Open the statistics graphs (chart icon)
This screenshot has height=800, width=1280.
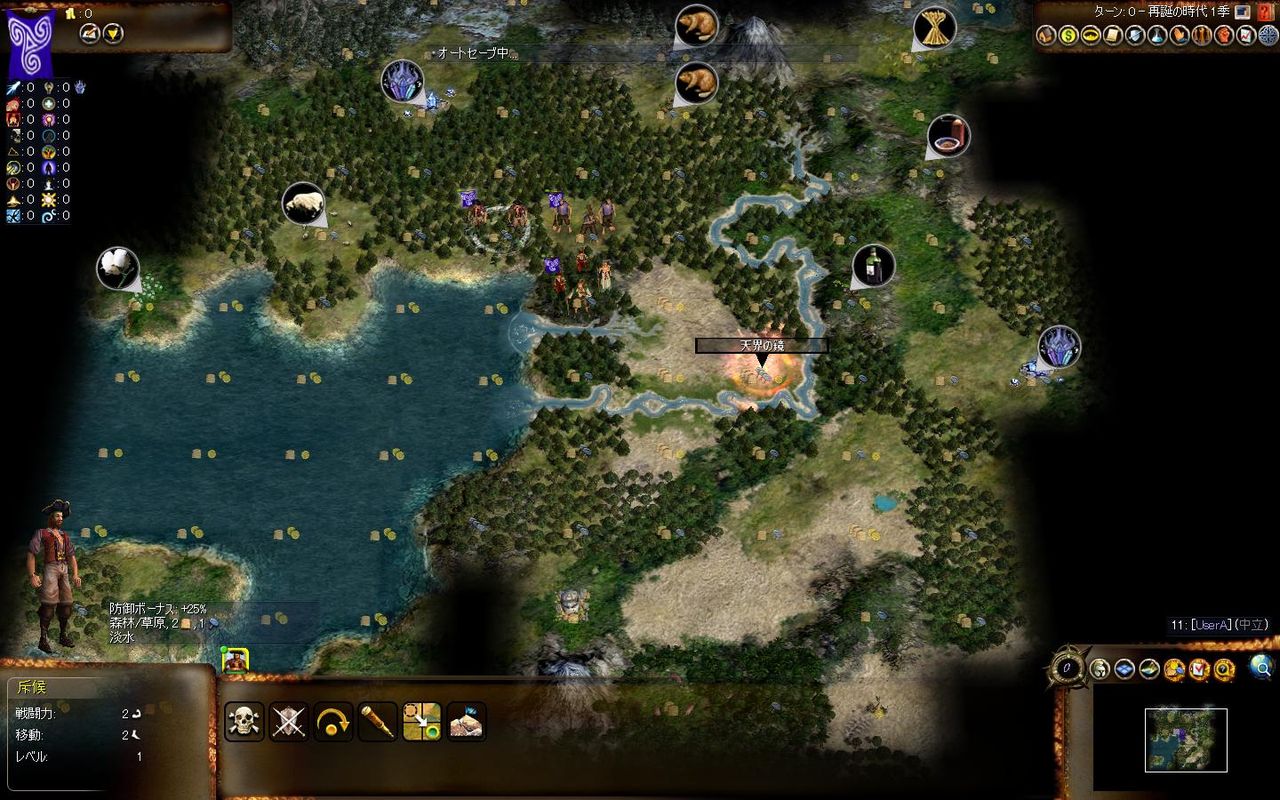point(1246,35)
